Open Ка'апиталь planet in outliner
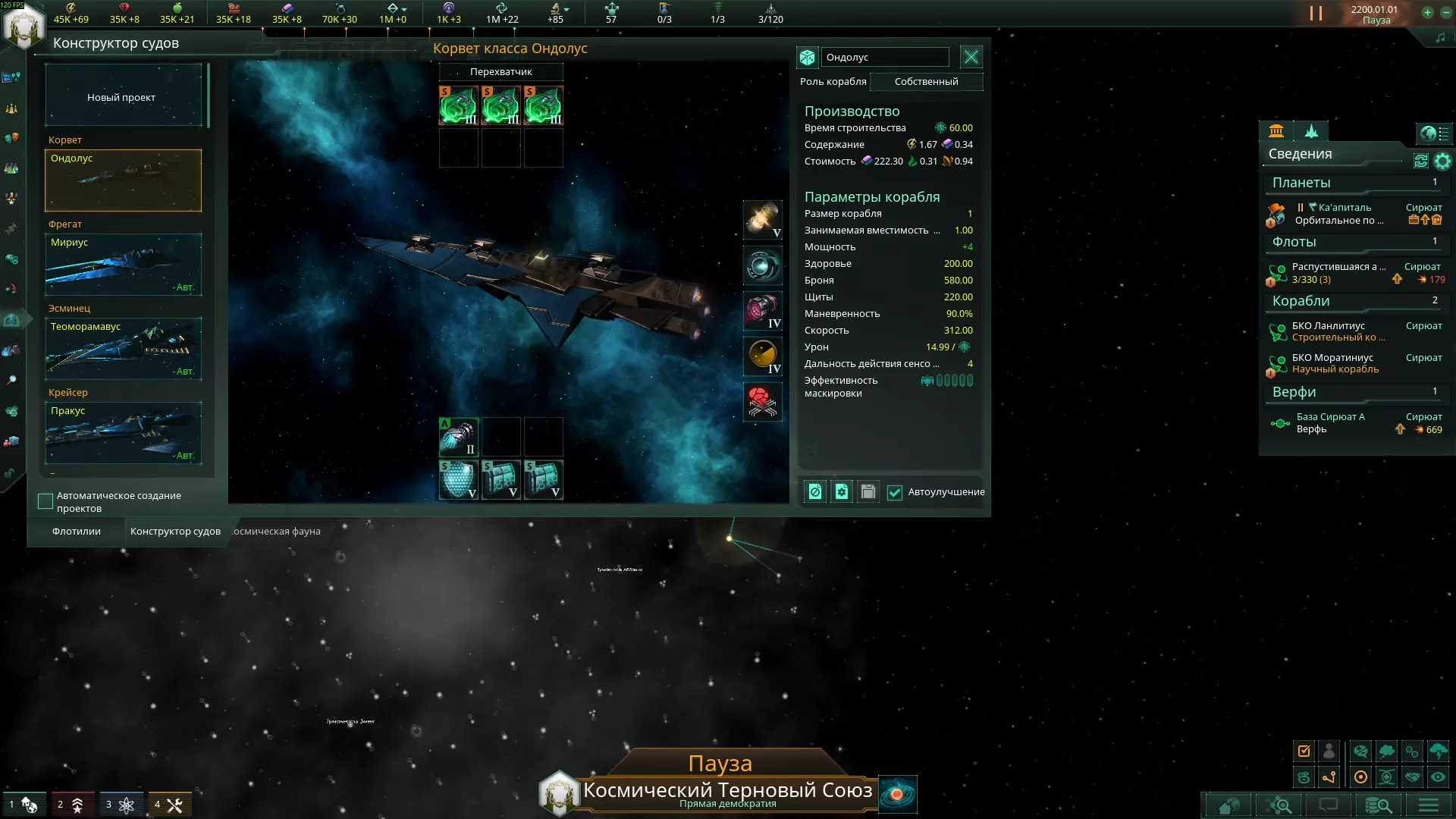 click(x=1344, y=208)
